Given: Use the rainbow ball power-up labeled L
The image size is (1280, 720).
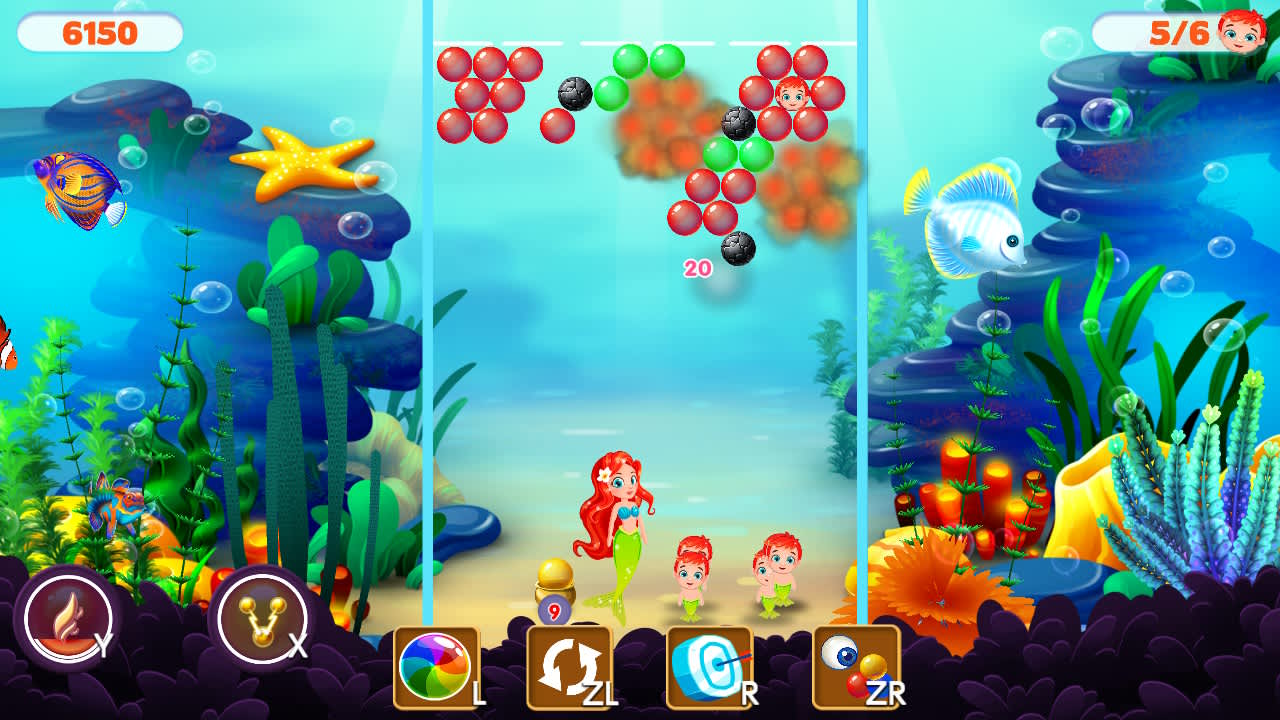Looking at the screenshot, I should [x=432, y=664].
